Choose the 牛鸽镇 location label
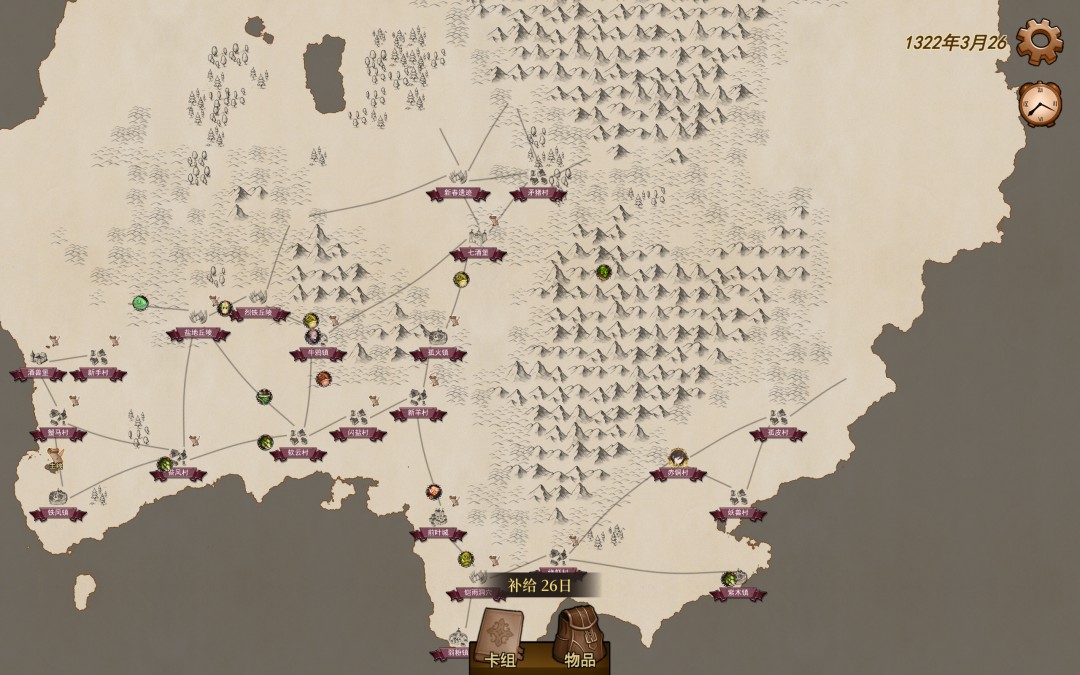This screenshot has height=675, width=1080. (x=318, y=353)
